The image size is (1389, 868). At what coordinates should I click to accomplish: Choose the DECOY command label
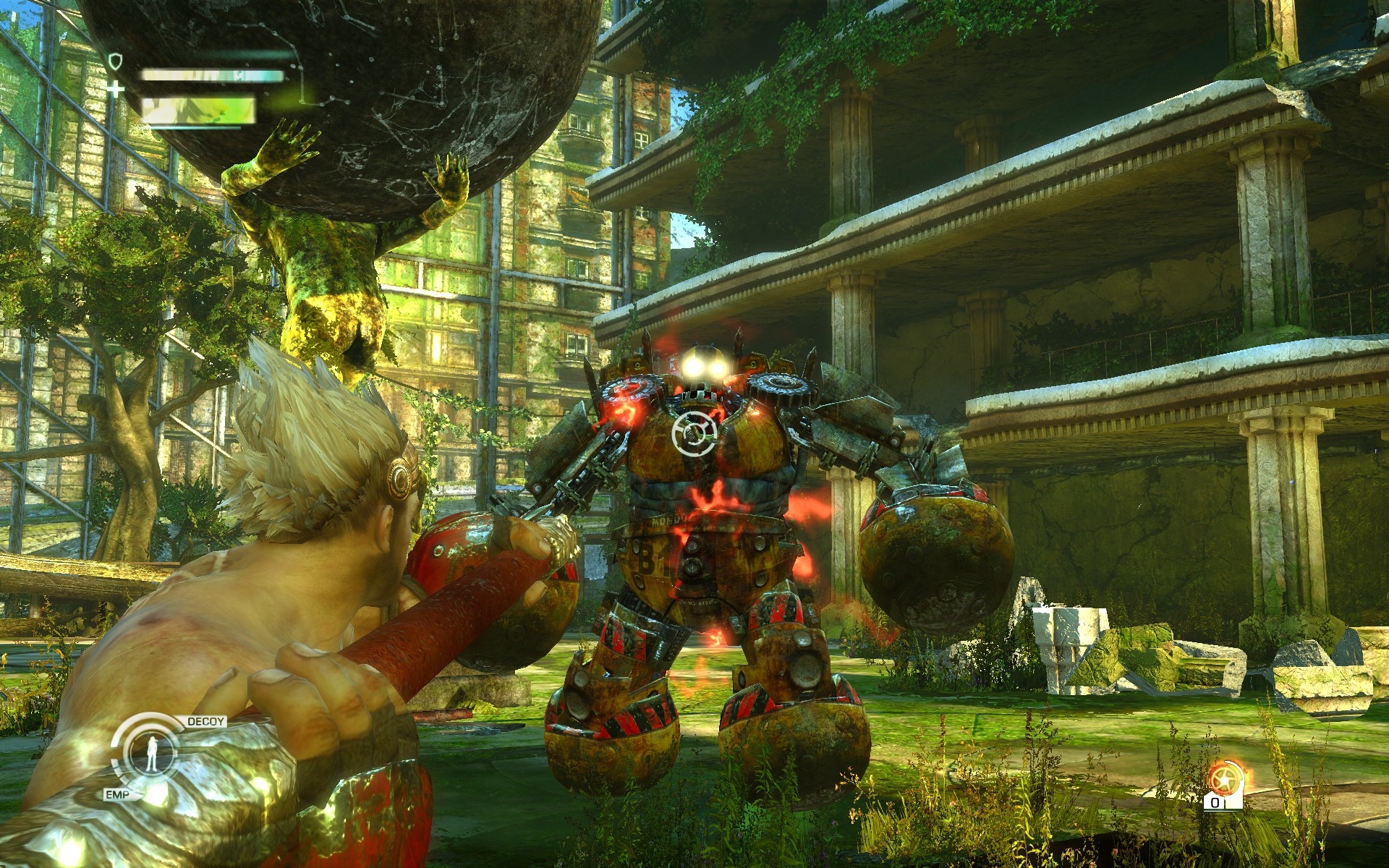tap(206, 722)
